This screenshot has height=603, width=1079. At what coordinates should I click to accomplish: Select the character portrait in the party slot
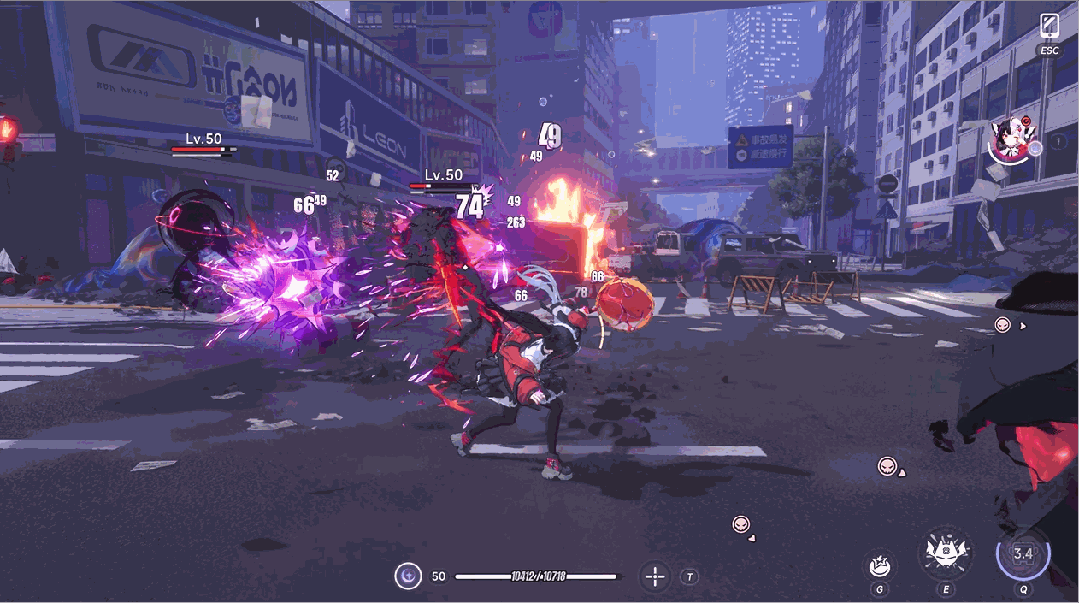point(1010,141)
